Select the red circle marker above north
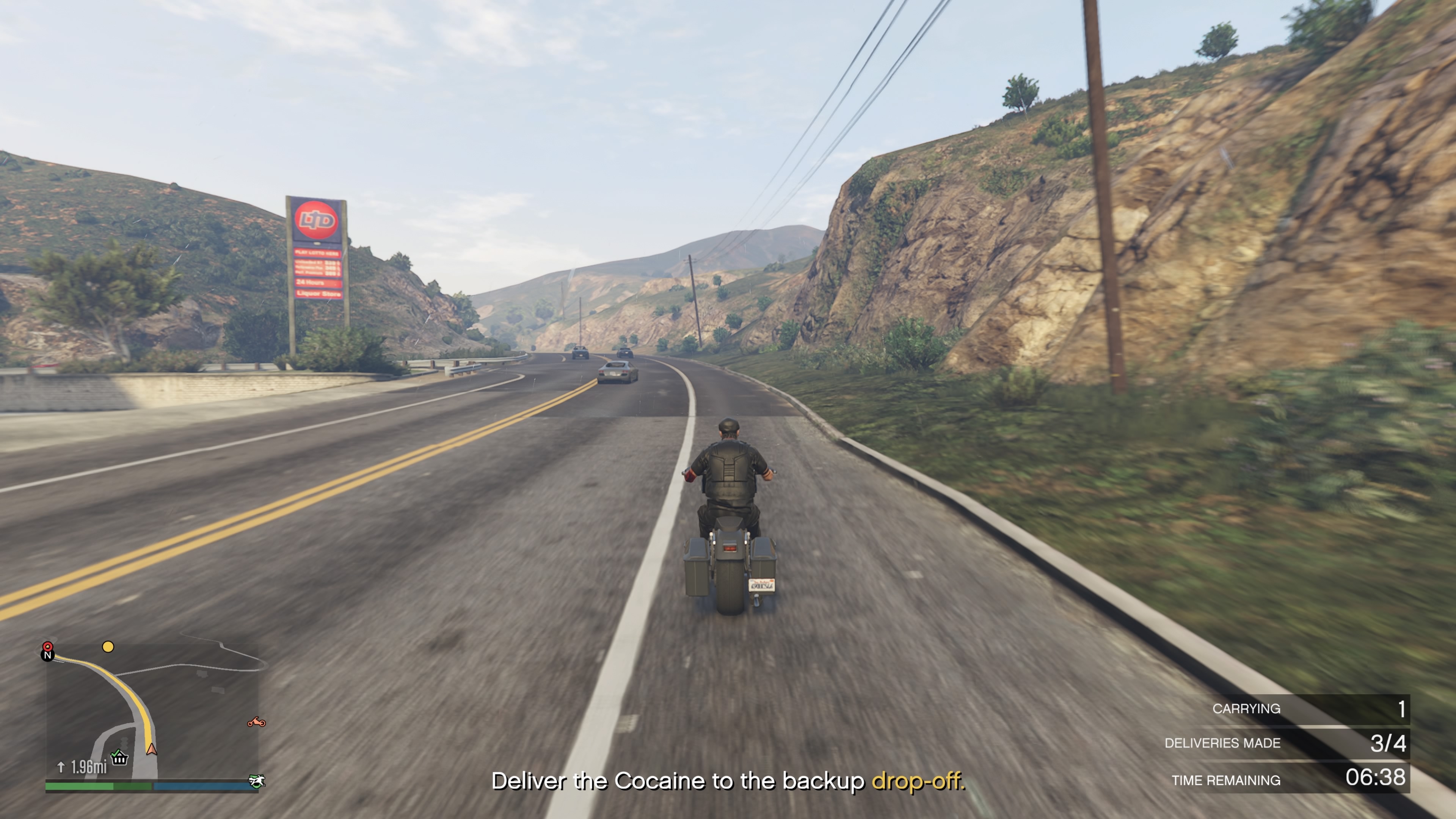 tap(48, 646)
